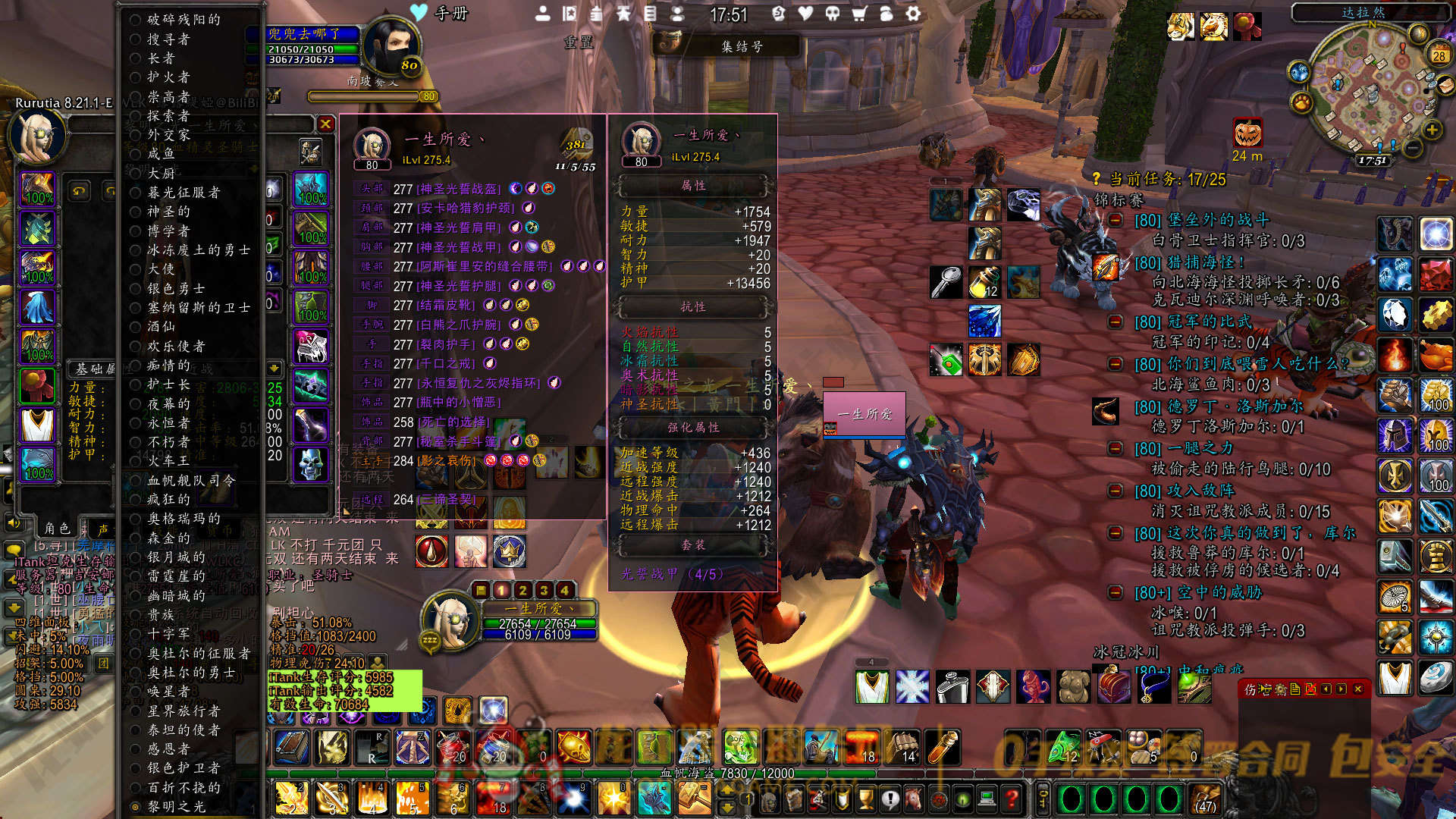
Task: Close the character panel with the red X
Action: 325,124
